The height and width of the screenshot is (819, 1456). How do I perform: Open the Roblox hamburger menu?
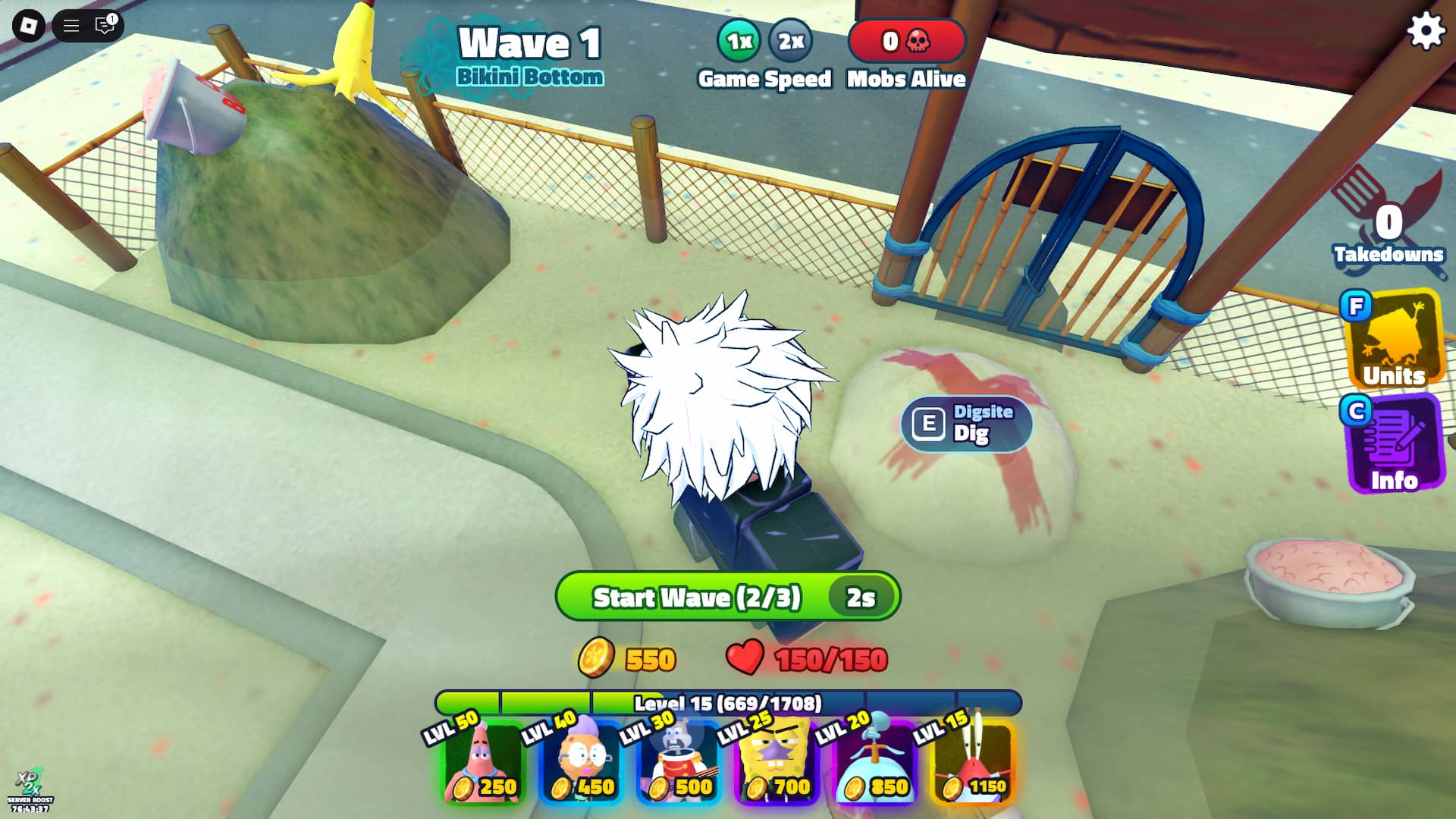pyautogui.click(x=70, y=26)
